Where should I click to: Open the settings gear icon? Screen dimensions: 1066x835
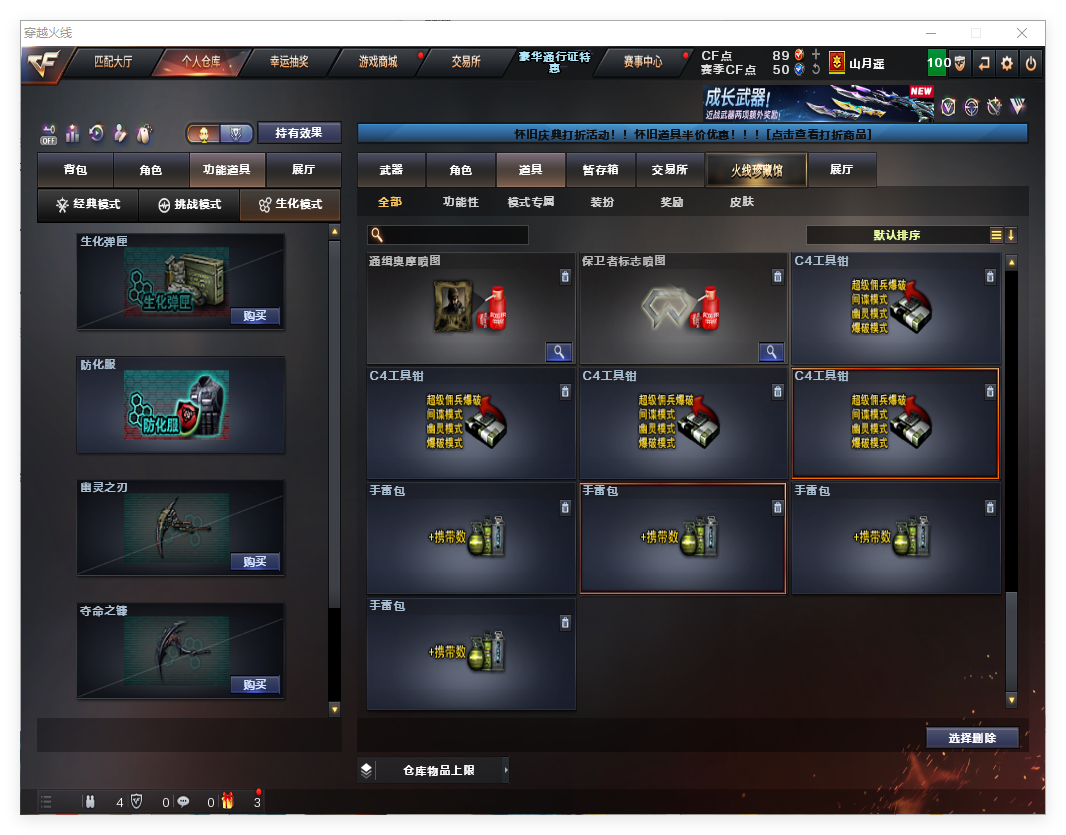point(1007,63)
